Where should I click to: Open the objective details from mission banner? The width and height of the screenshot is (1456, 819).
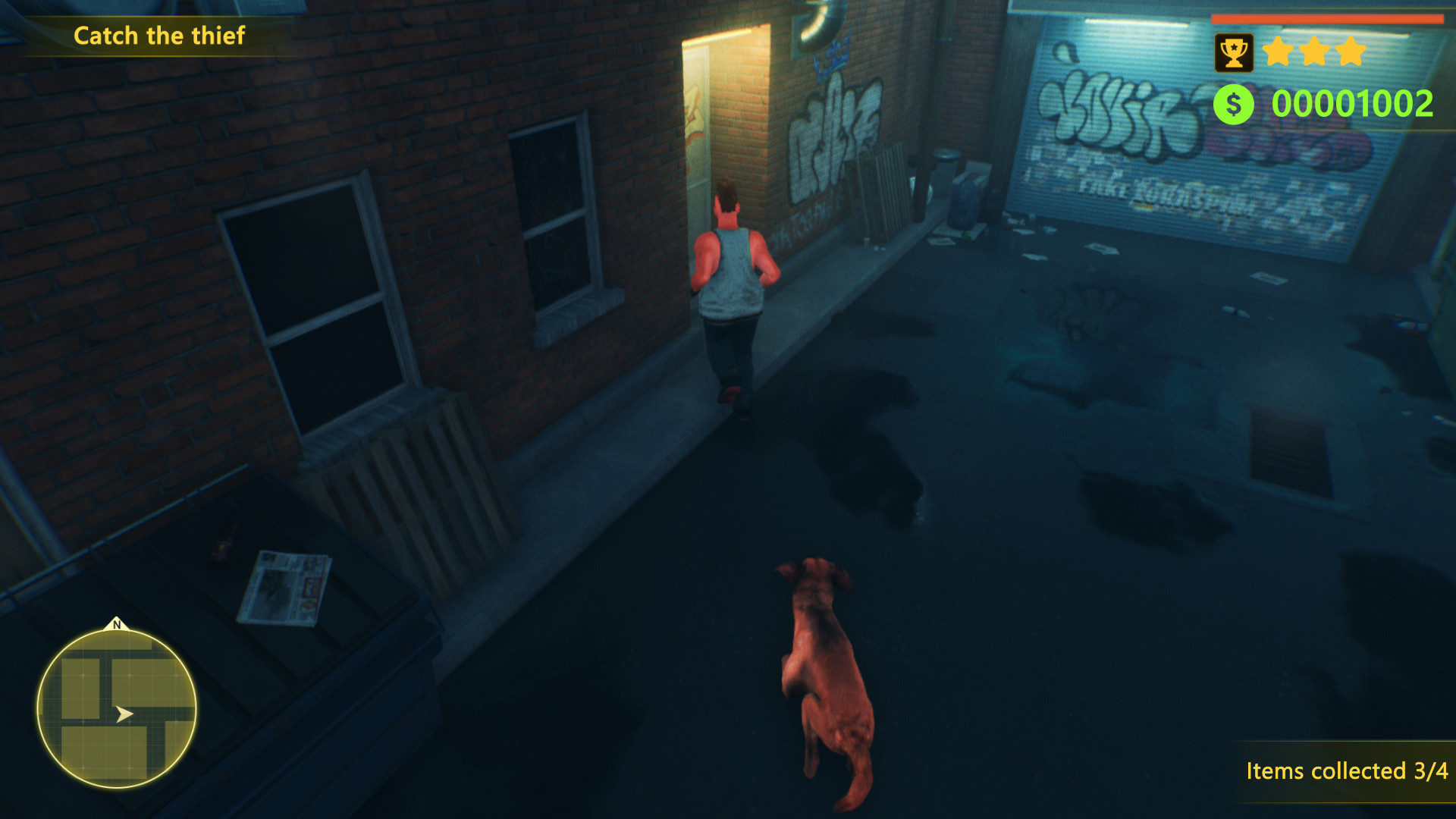160,35
